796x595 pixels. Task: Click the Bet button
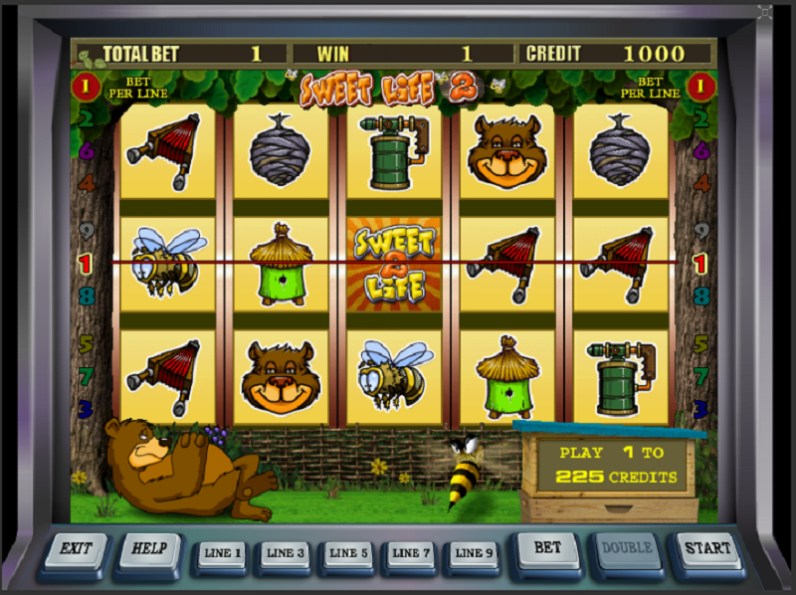point(548,549)
